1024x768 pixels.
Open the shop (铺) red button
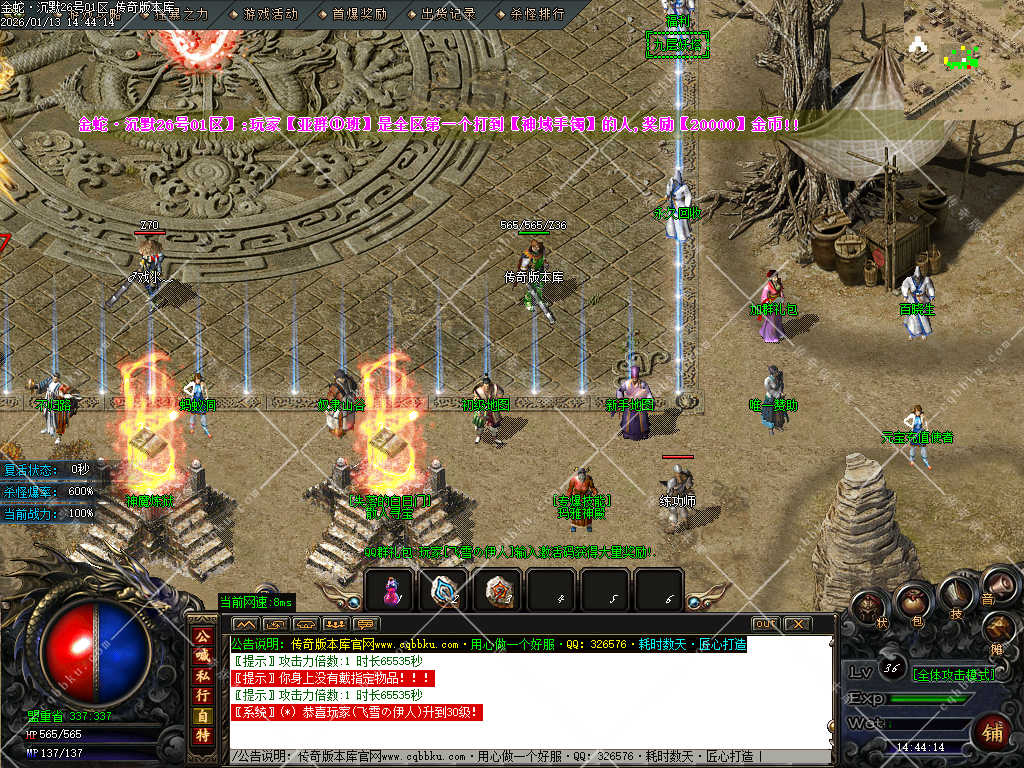[x=992, y=730]
